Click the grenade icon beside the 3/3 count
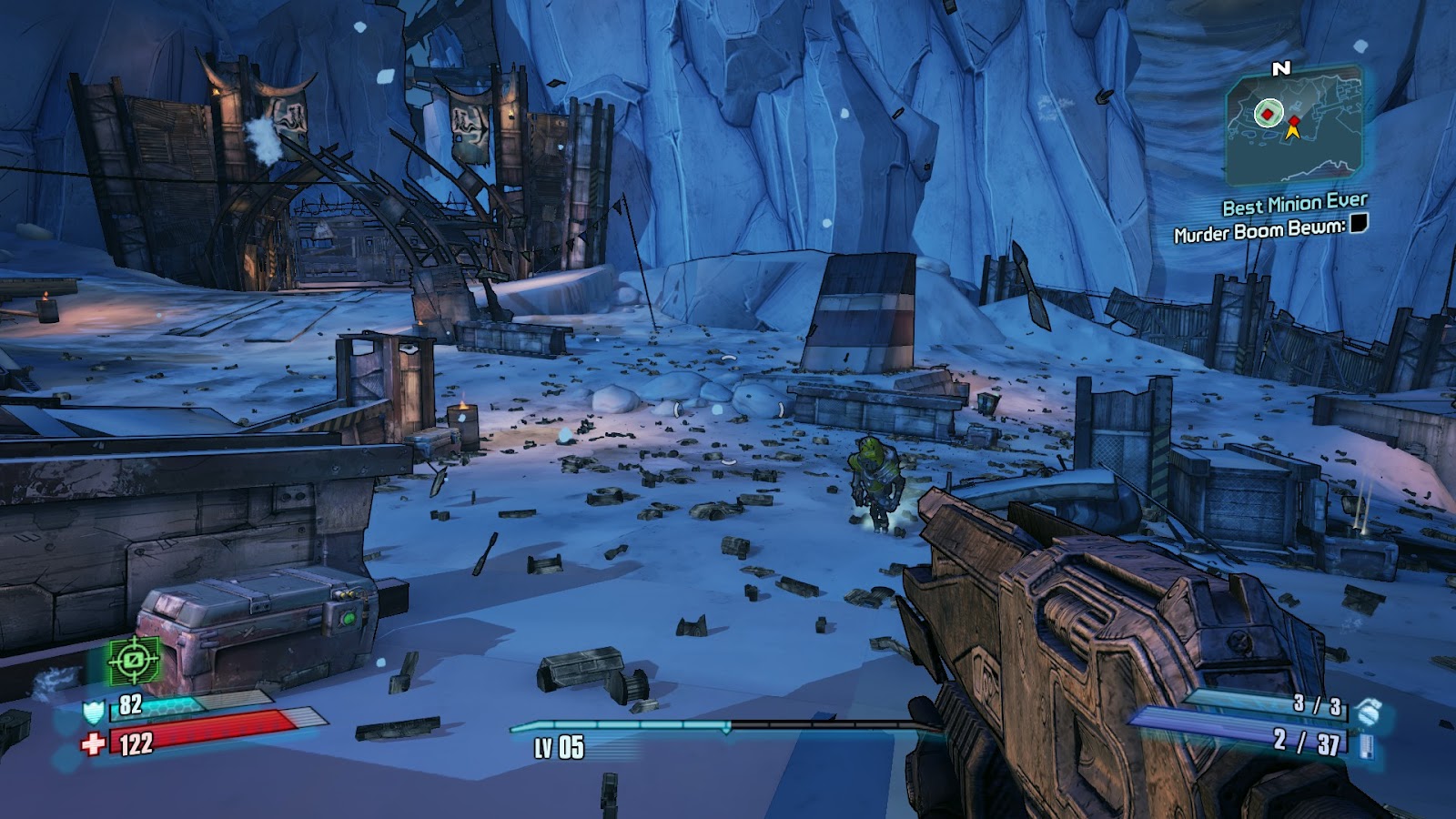Image resolution: width=1456 pixels, height=819 pixels. [x=1366, y=712]
